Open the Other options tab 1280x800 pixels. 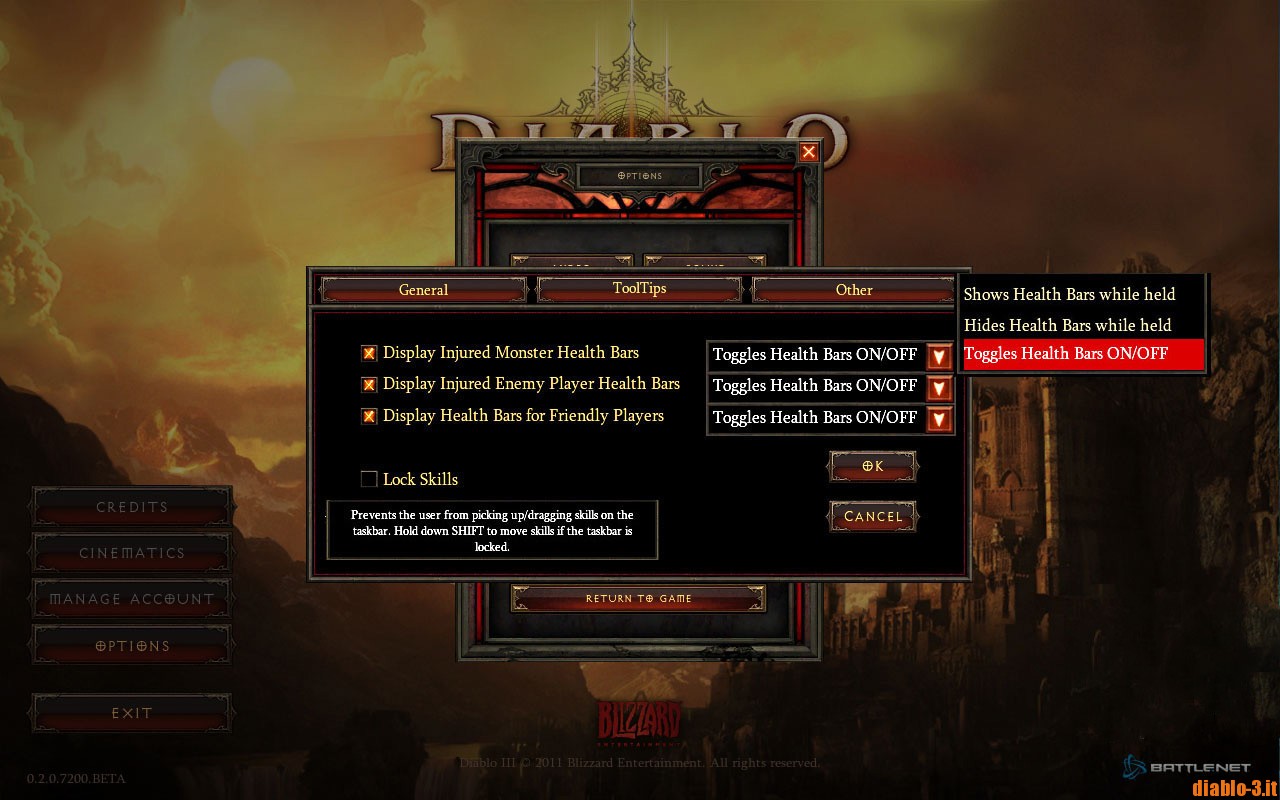(853, 289)
